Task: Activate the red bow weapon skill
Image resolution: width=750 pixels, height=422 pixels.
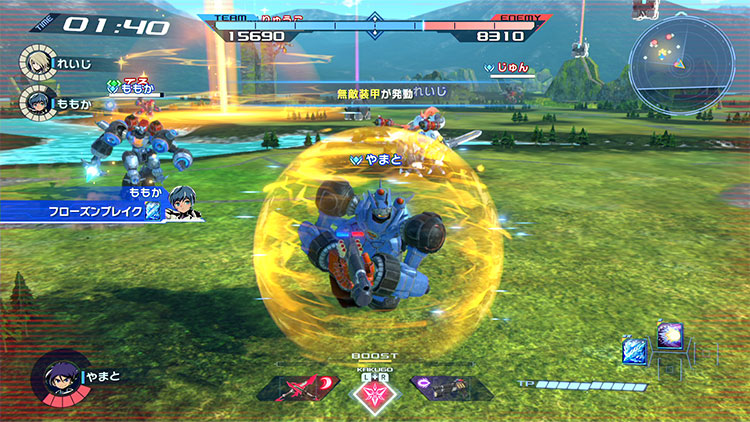Action: [299, 388]
